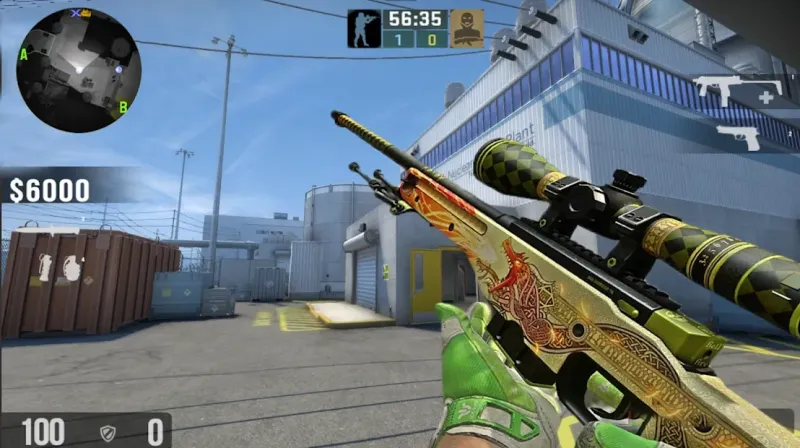Click the Terrorist team avatar icon
This screenshot has height=448, width=800.
click(x=466, y=28)
